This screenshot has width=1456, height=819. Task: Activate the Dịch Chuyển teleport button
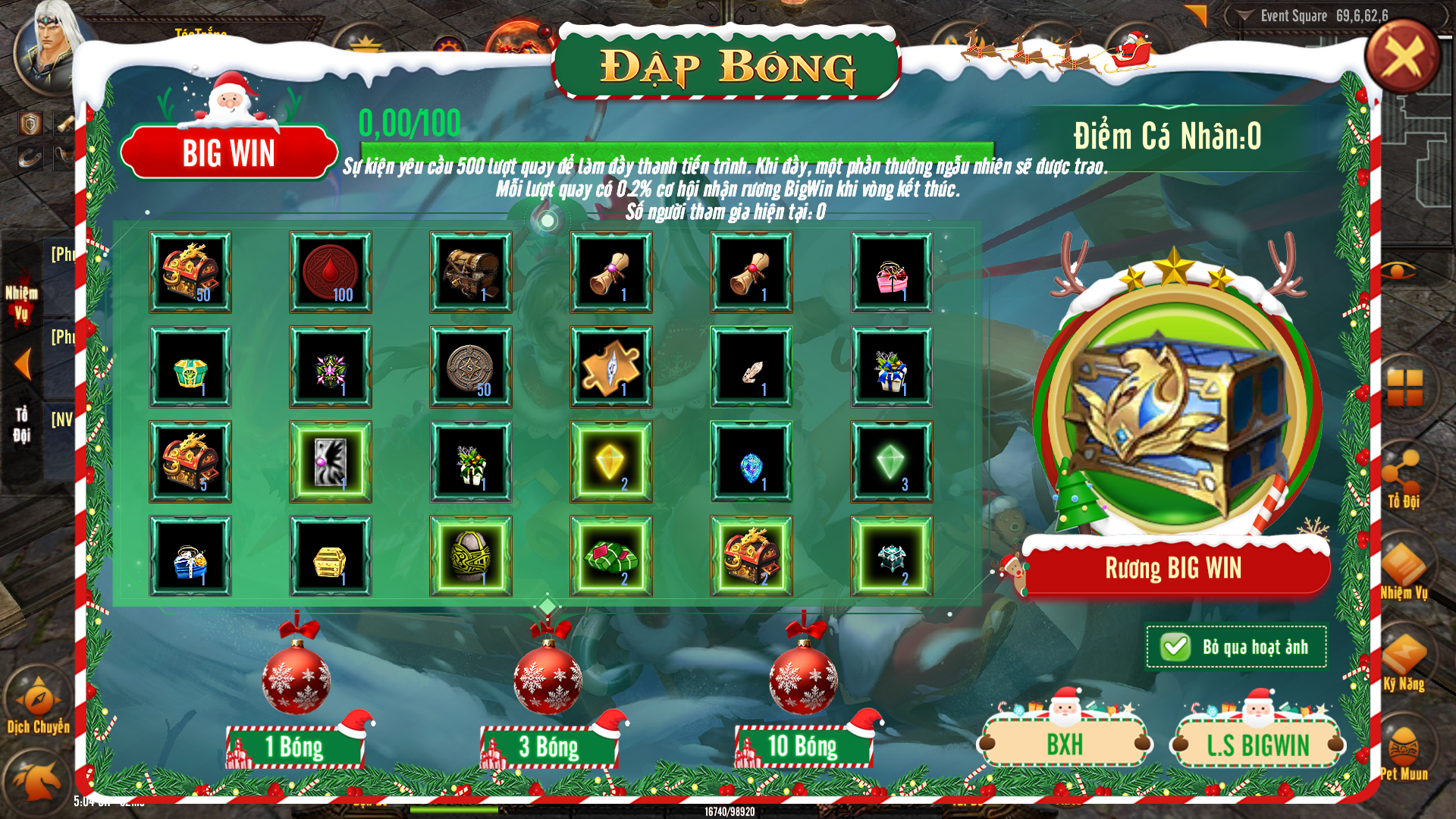[x=39, y=701]
